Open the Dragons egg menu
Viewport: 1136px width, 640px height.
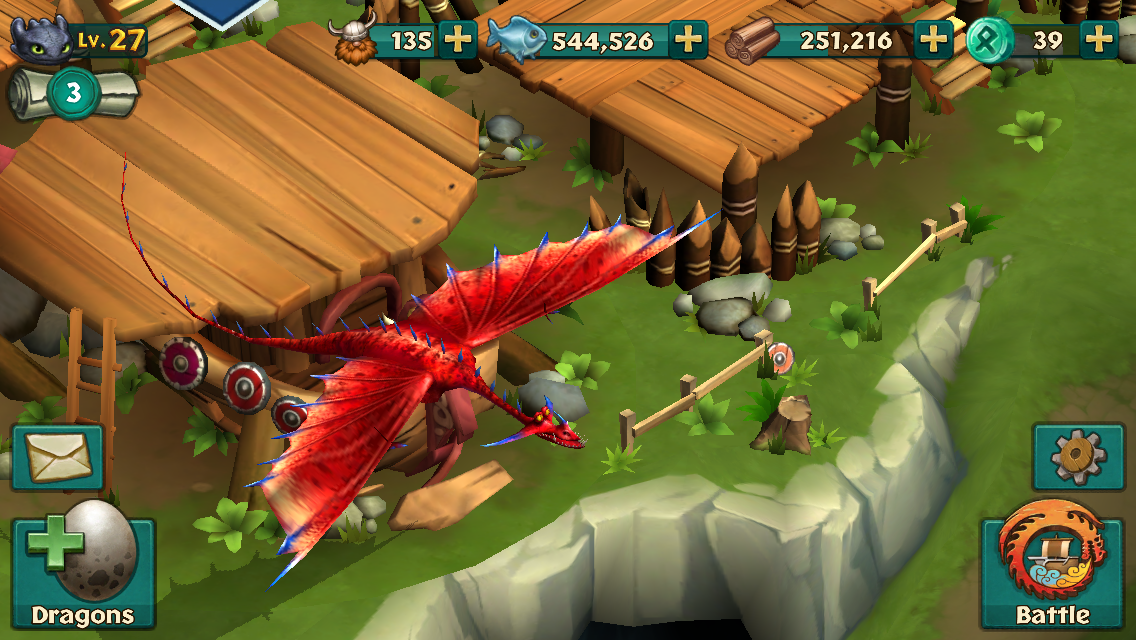[x=83, y=572]
